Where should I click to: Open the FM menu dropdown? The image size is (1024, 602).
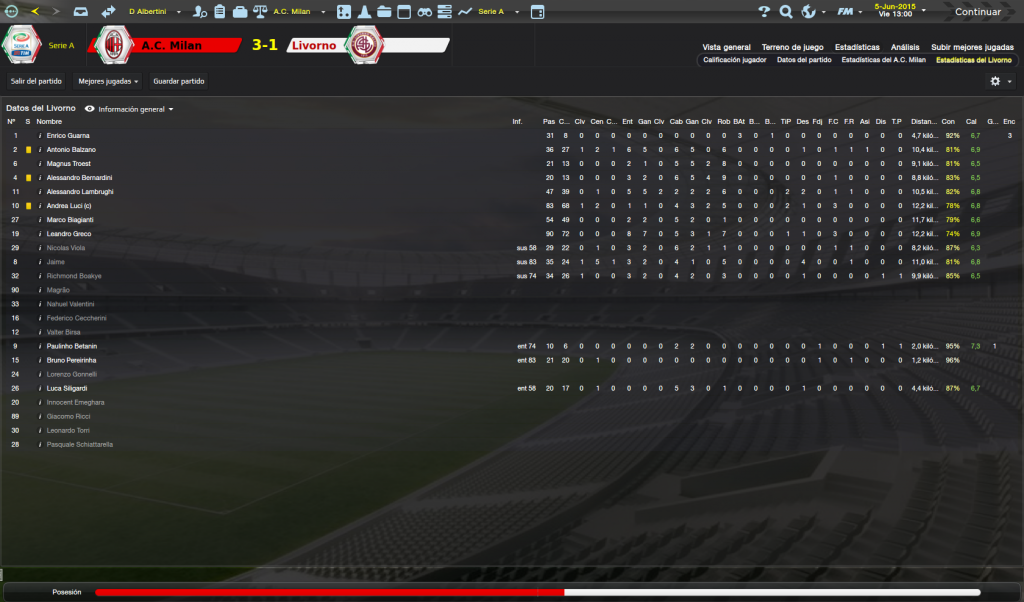(x=848, y=12)
